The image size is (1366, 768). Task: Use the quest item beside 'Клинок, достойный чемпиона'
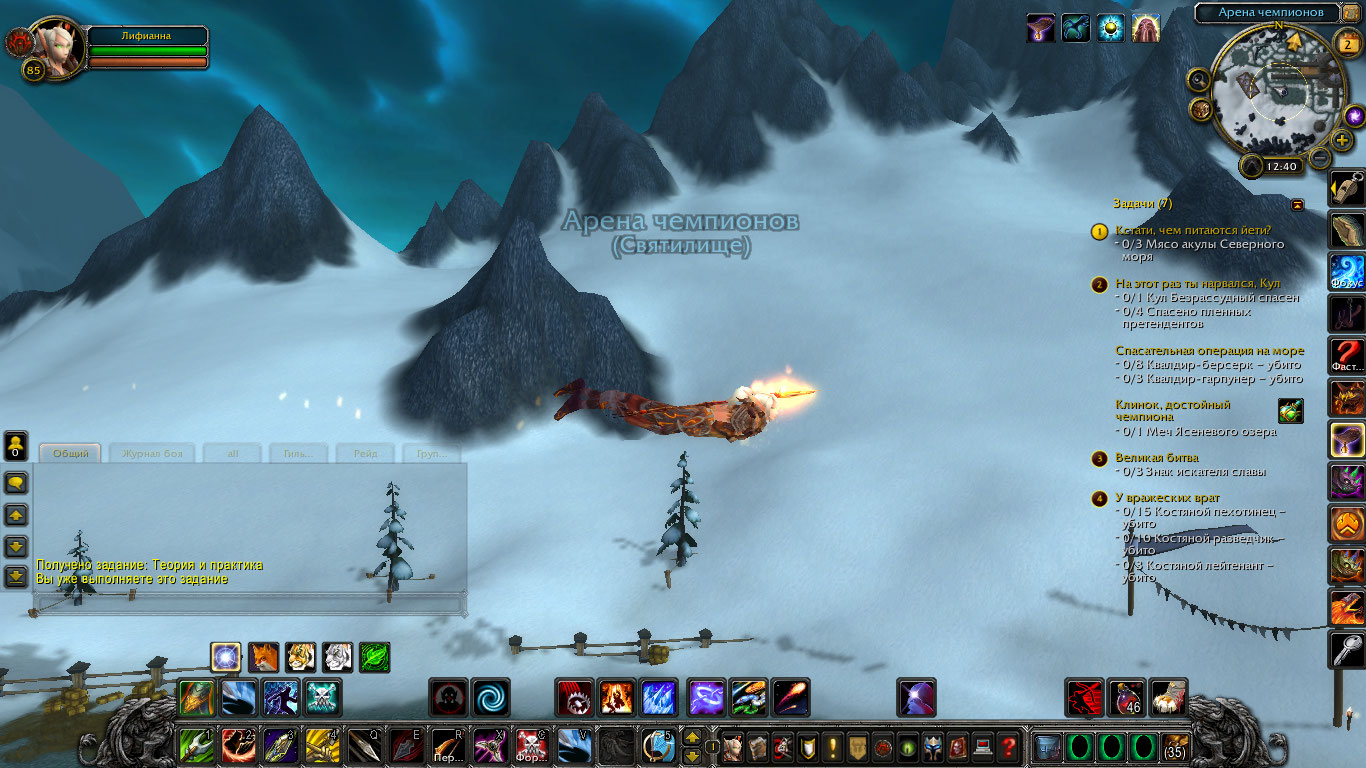1290,411
